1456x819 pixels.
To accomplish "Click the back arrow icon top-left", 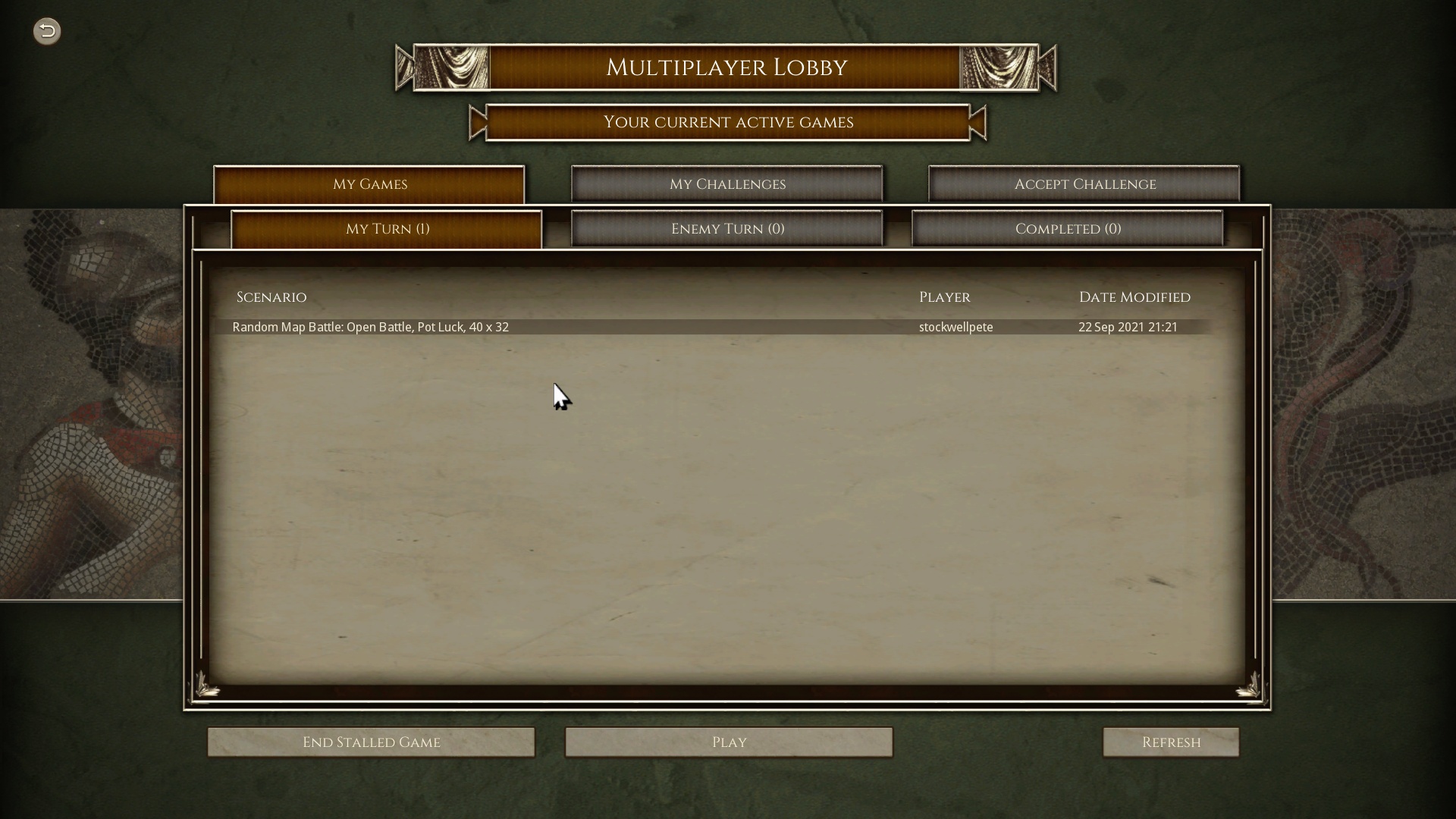I will point(46,31).
